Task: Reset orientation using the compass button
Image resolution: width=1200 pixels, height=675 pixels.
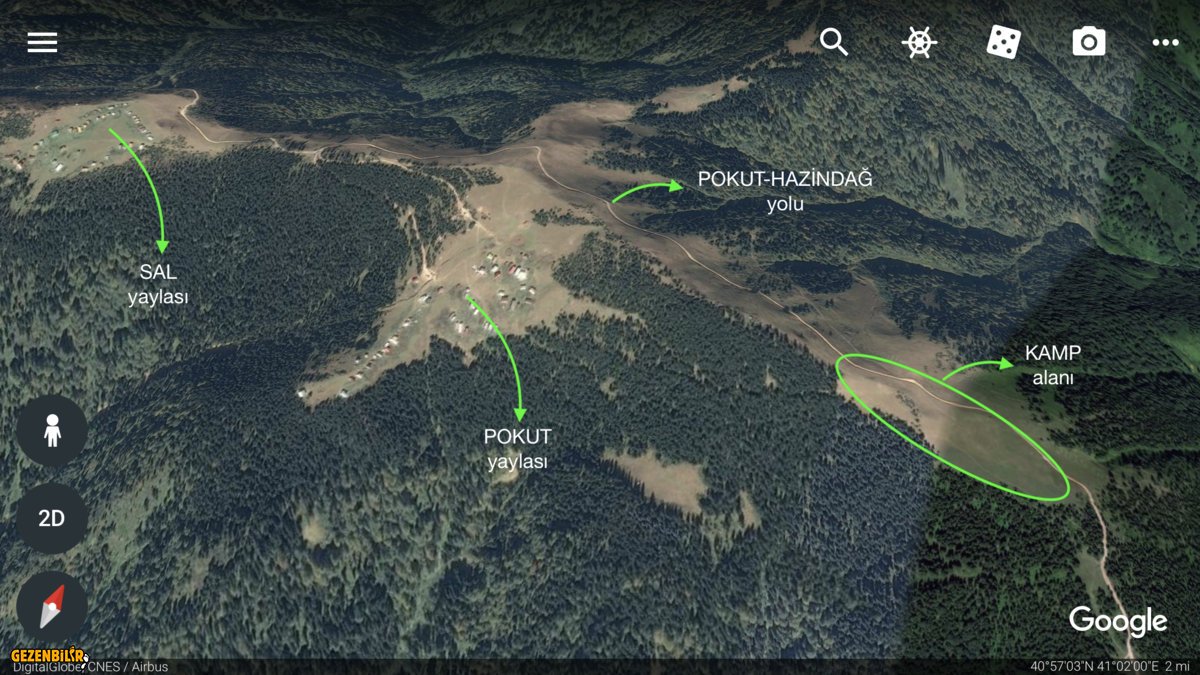Action: pos(52,606)
